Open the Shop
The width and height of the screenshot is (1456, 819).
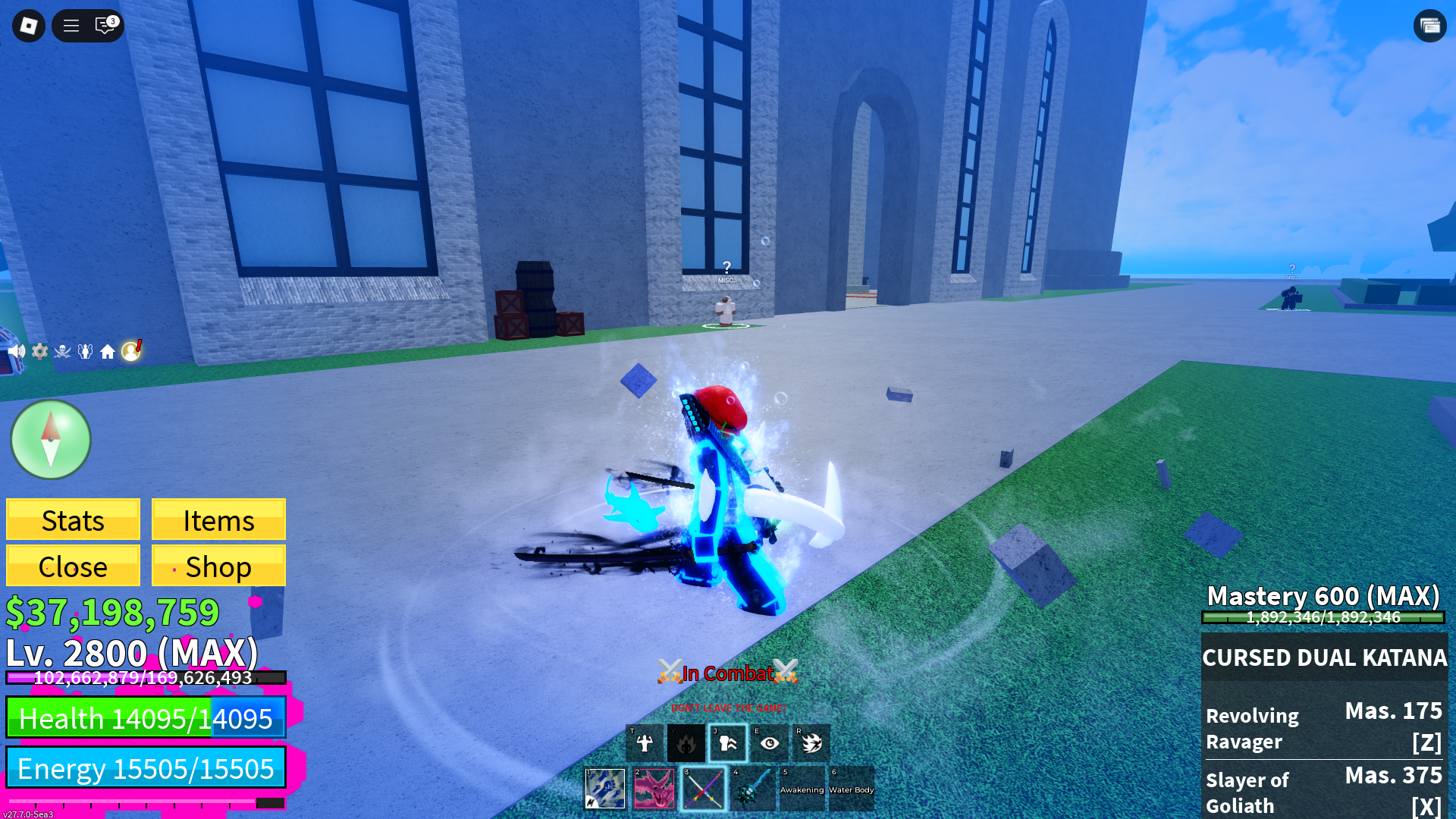click(x=218, y=566)
